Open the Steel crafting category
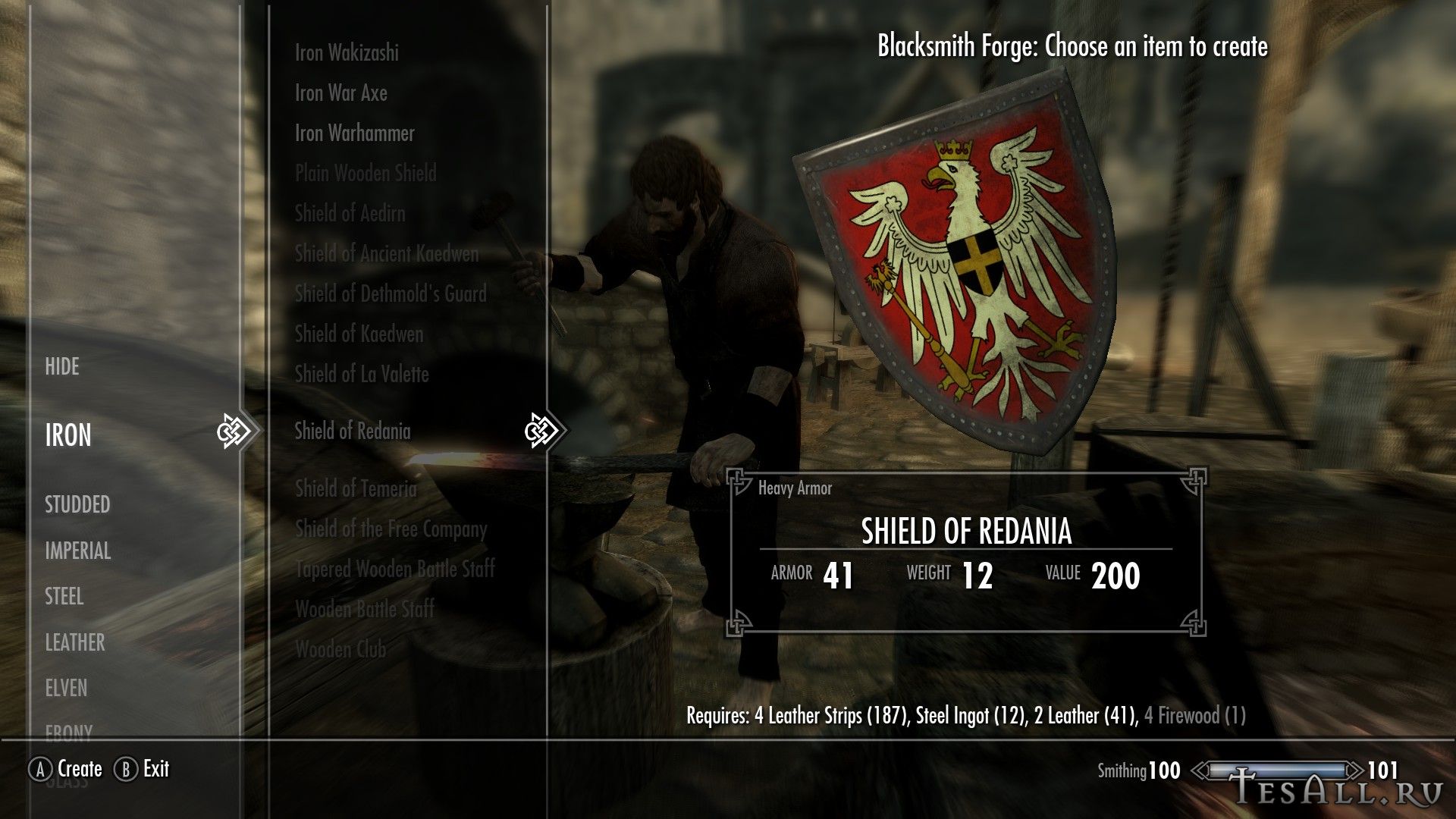 [x=64, y=597]
